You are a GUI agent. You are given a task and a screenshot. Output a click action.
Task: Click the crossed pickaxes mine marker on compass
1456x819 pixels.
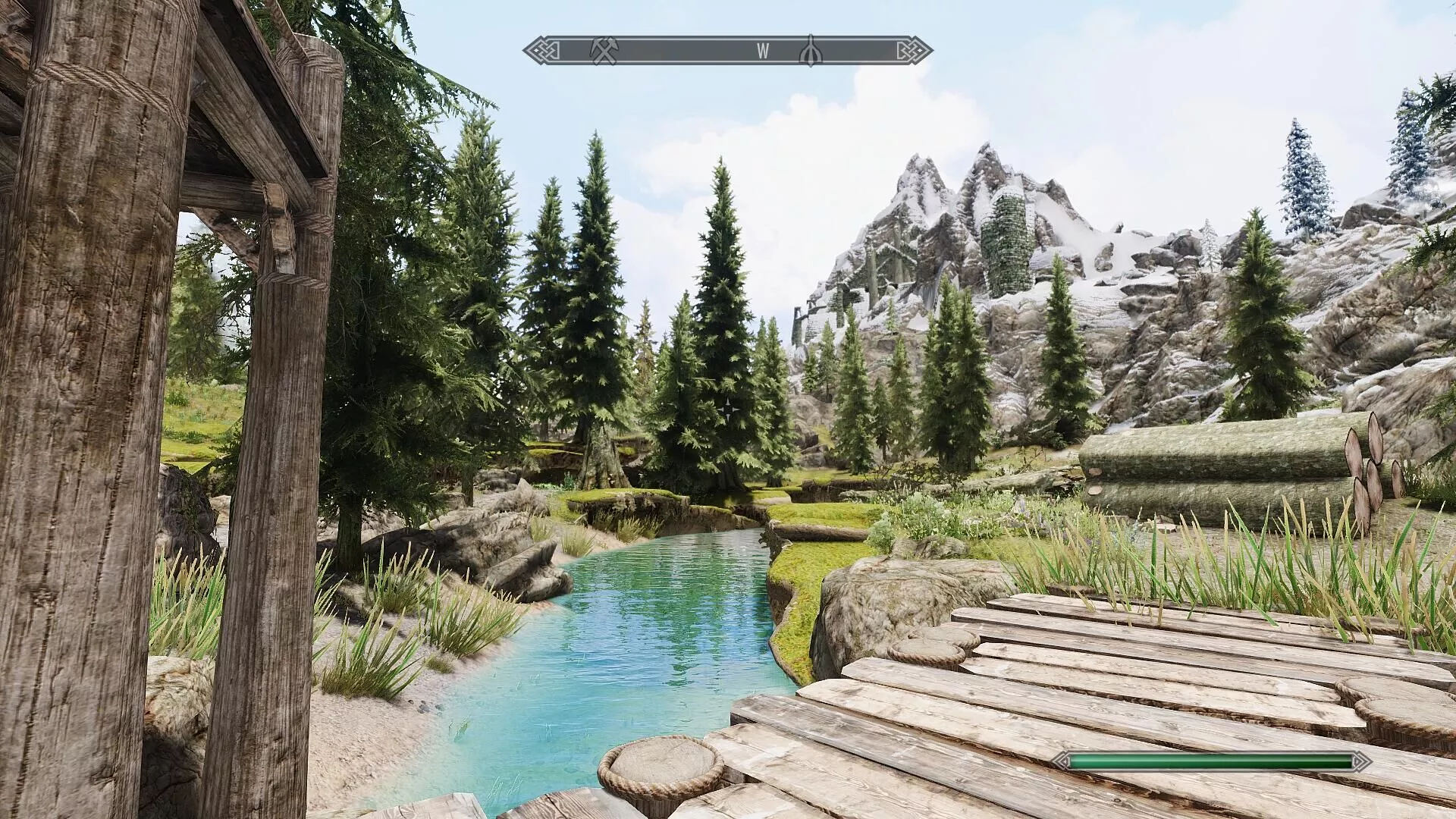(x=604, y=51)
